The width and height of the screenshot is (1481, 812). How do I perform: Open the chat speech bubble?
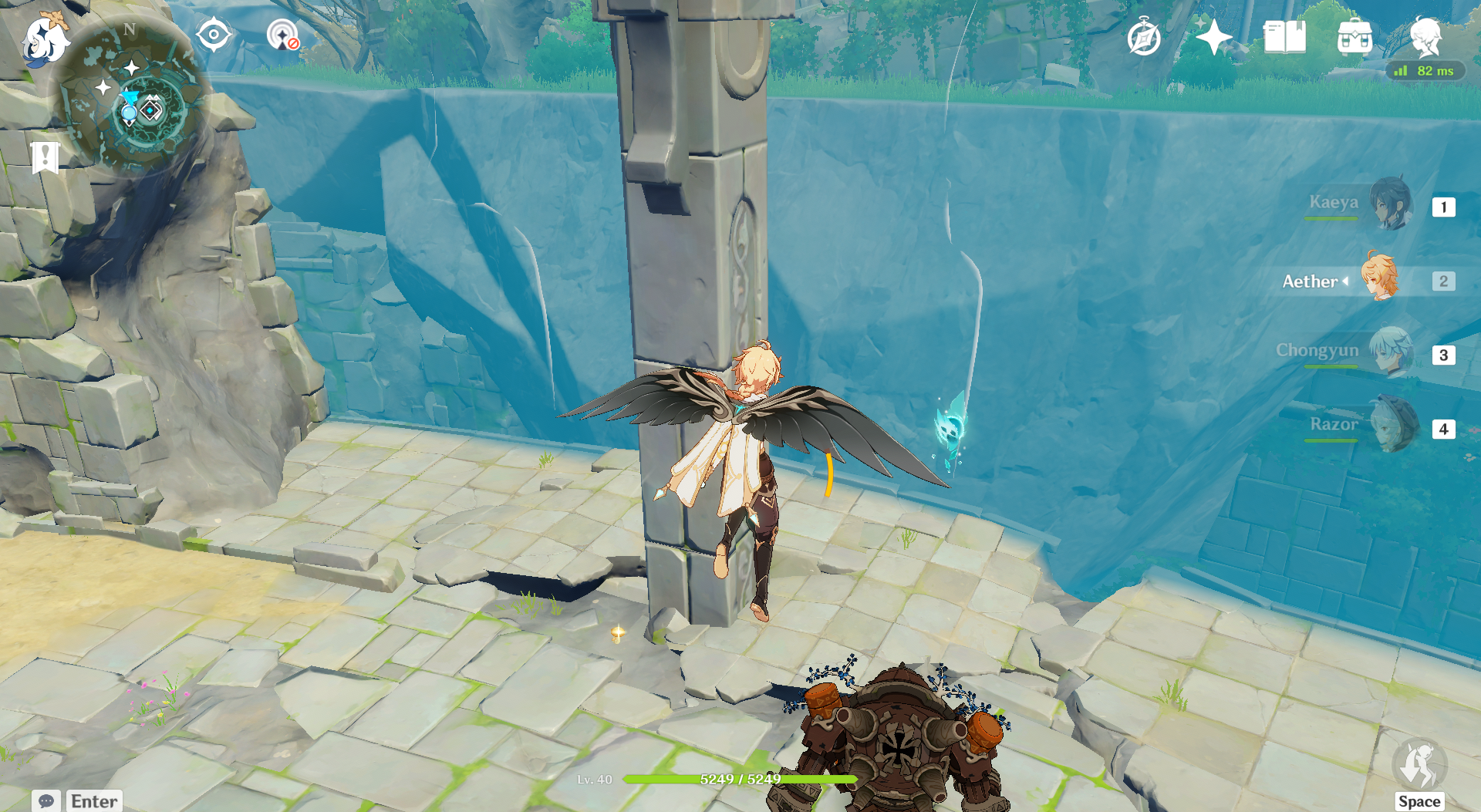click(46, 800)
